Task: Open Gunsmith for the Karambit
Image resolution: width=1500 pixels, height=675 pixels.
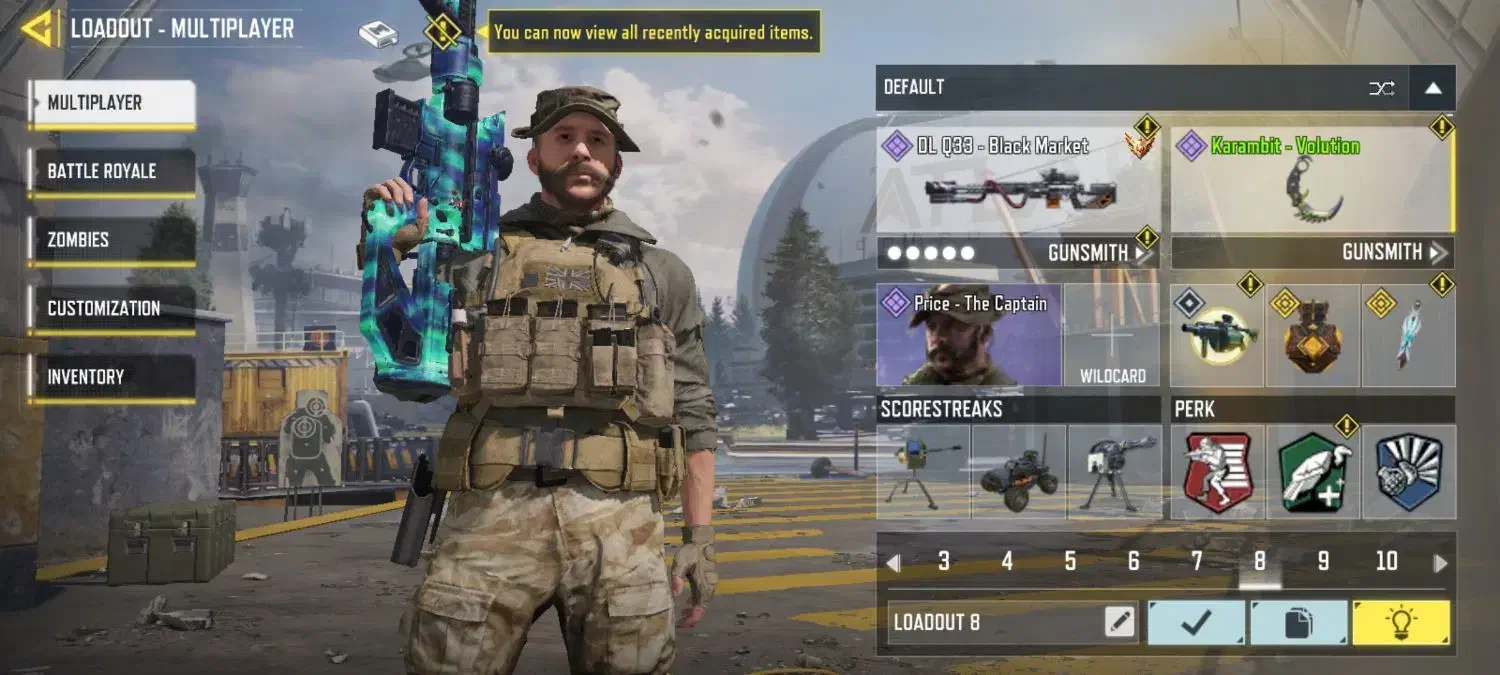Action: pyautogui.click(x=1392, y=253)
